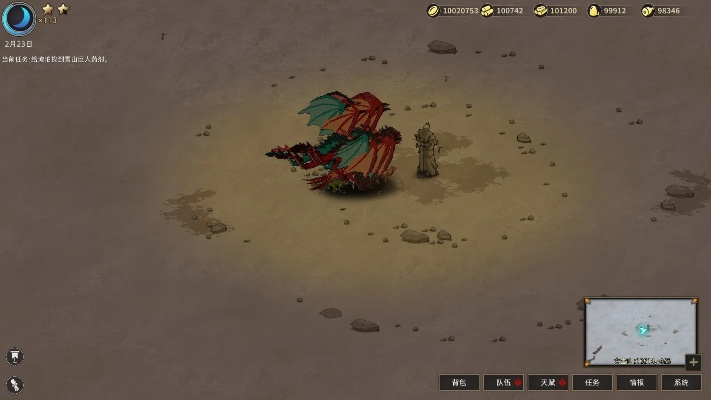Open the 系统 system menu
711x400 pixels.
pyautogui.click(x=681, y=383)
